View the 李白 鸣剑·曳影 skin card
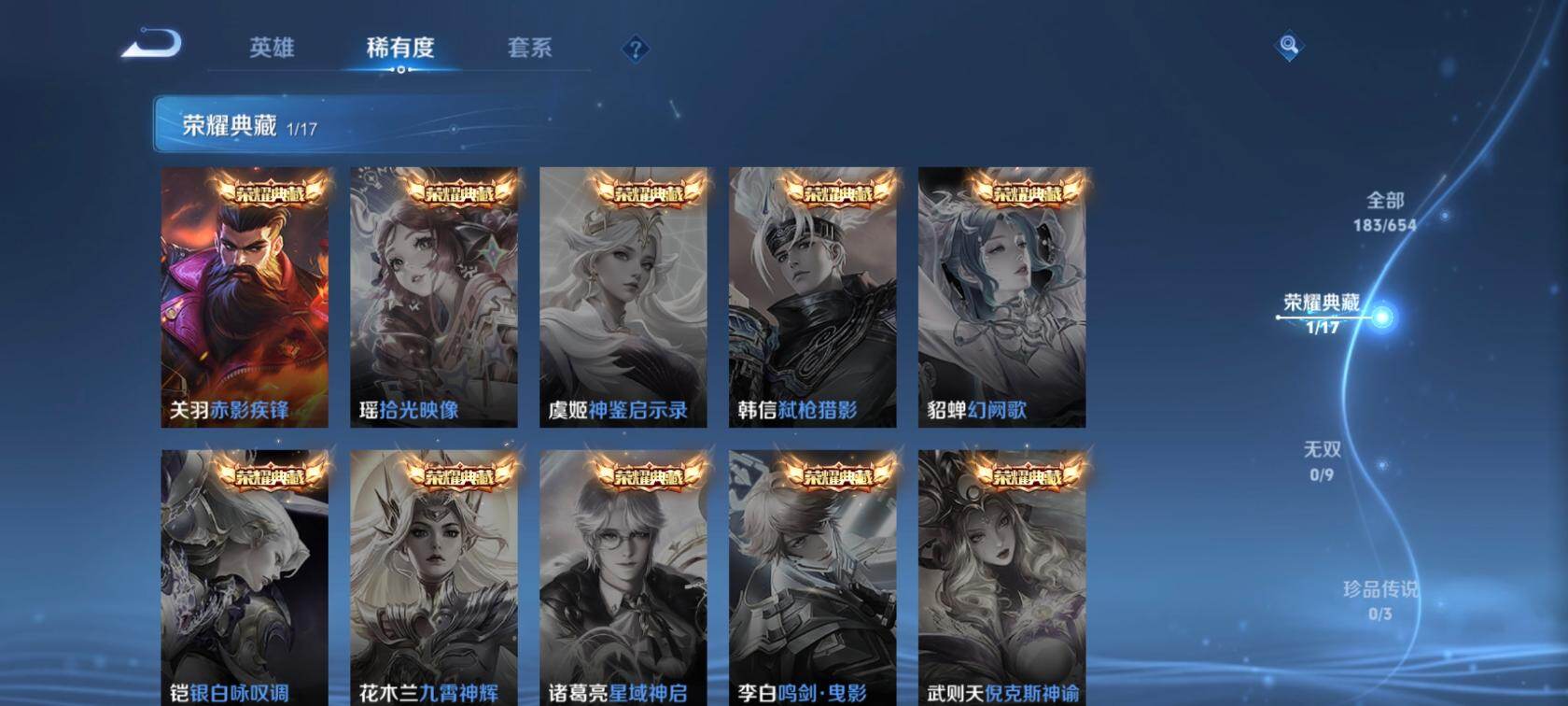 click(813, 577)
